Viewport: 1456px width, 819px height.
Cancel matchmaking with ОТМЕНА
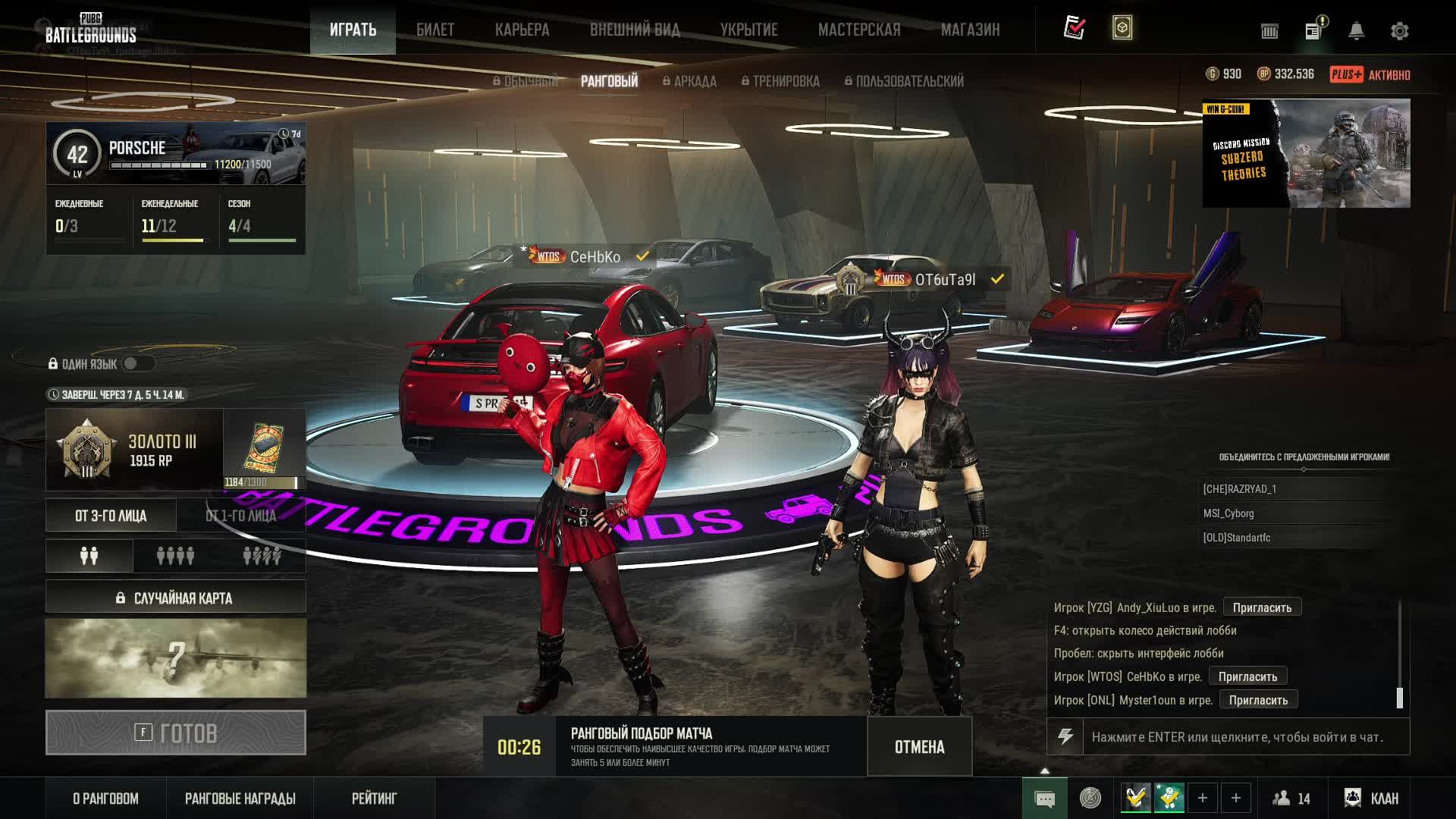click(x=919, y=747)
